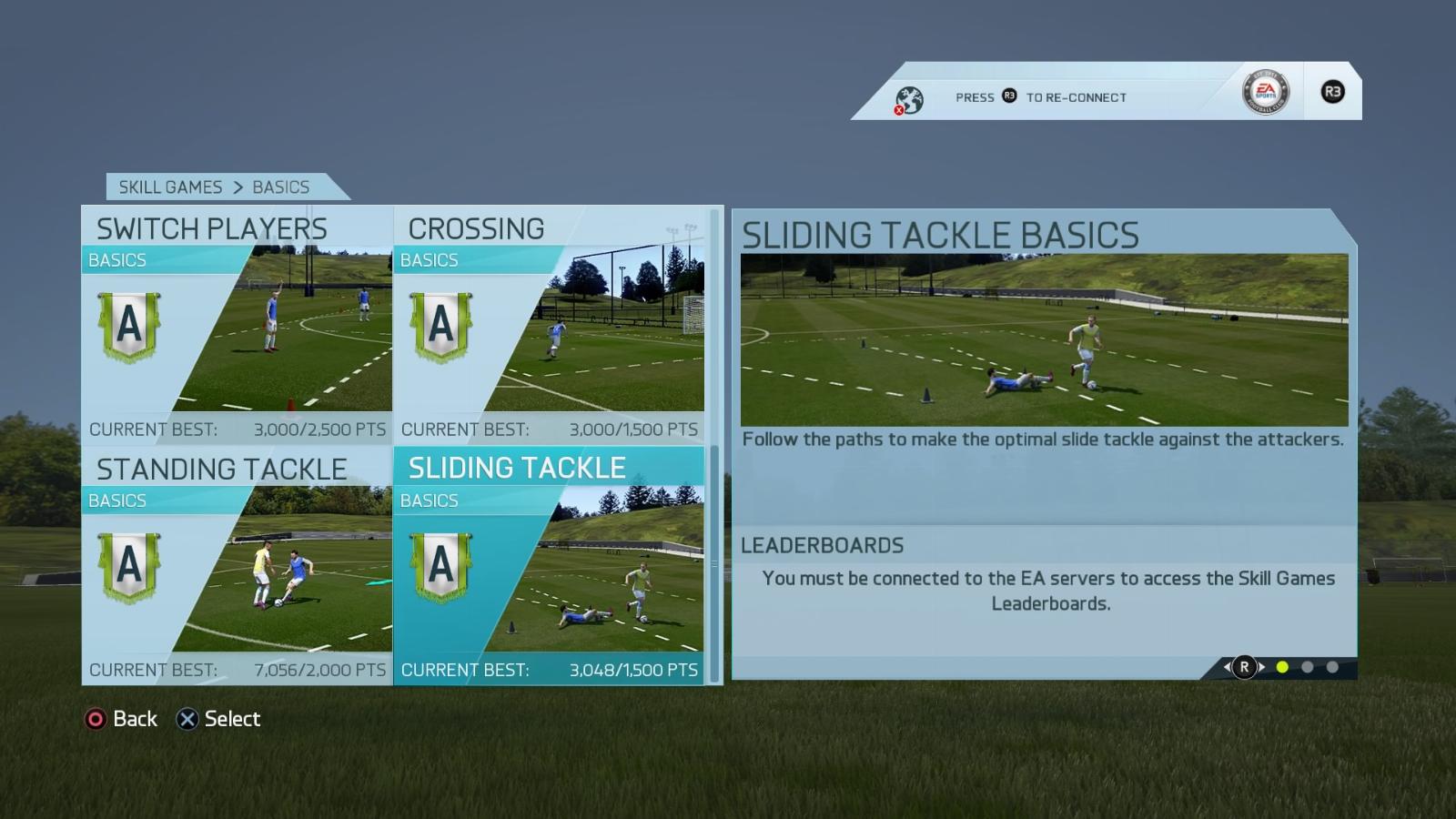
Task: Click the Sliding Tackle Basics preview image
Action: (1044, 339)
